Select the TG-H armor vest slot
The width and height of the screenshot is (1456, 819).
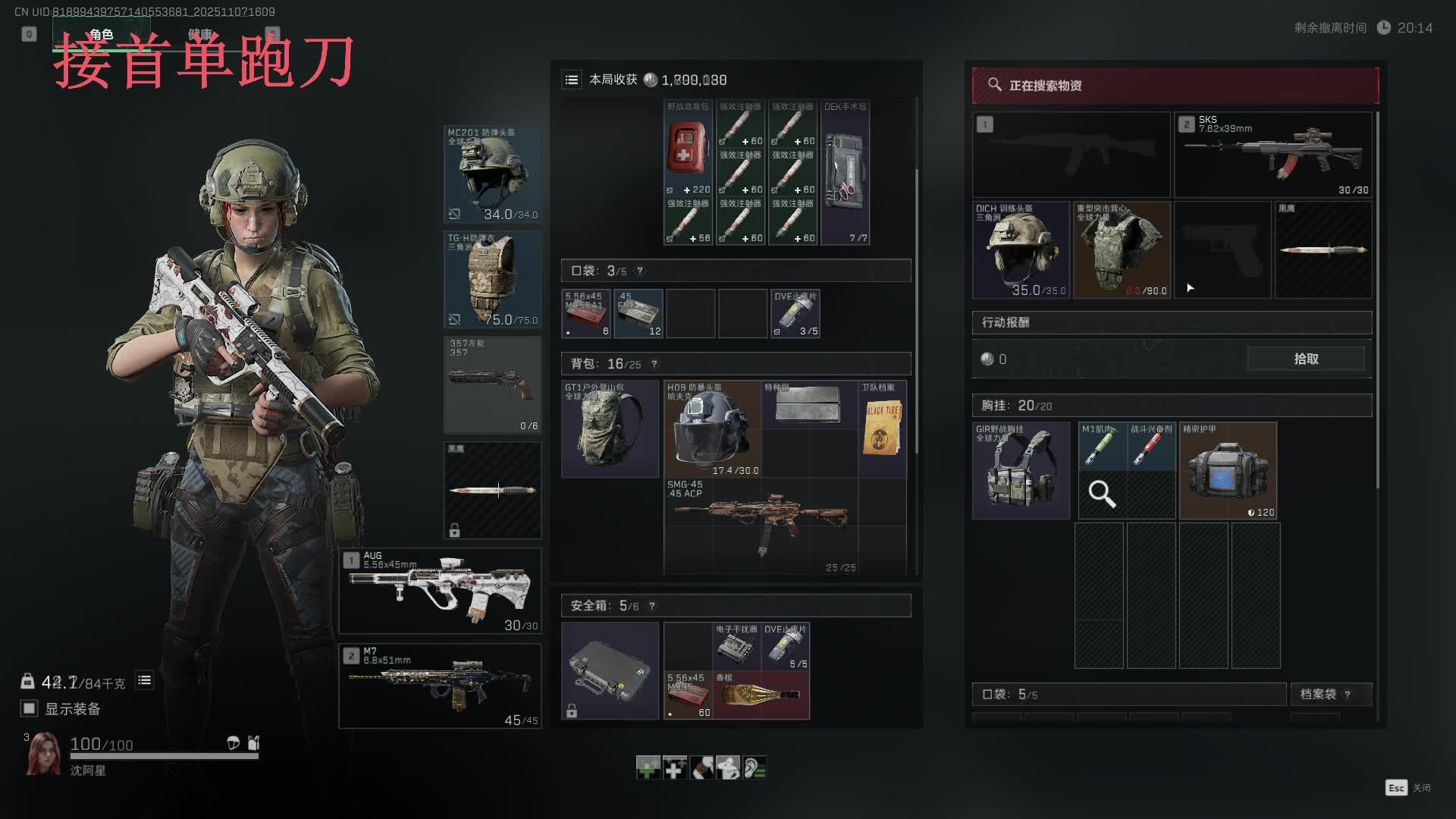pos(492,279)
